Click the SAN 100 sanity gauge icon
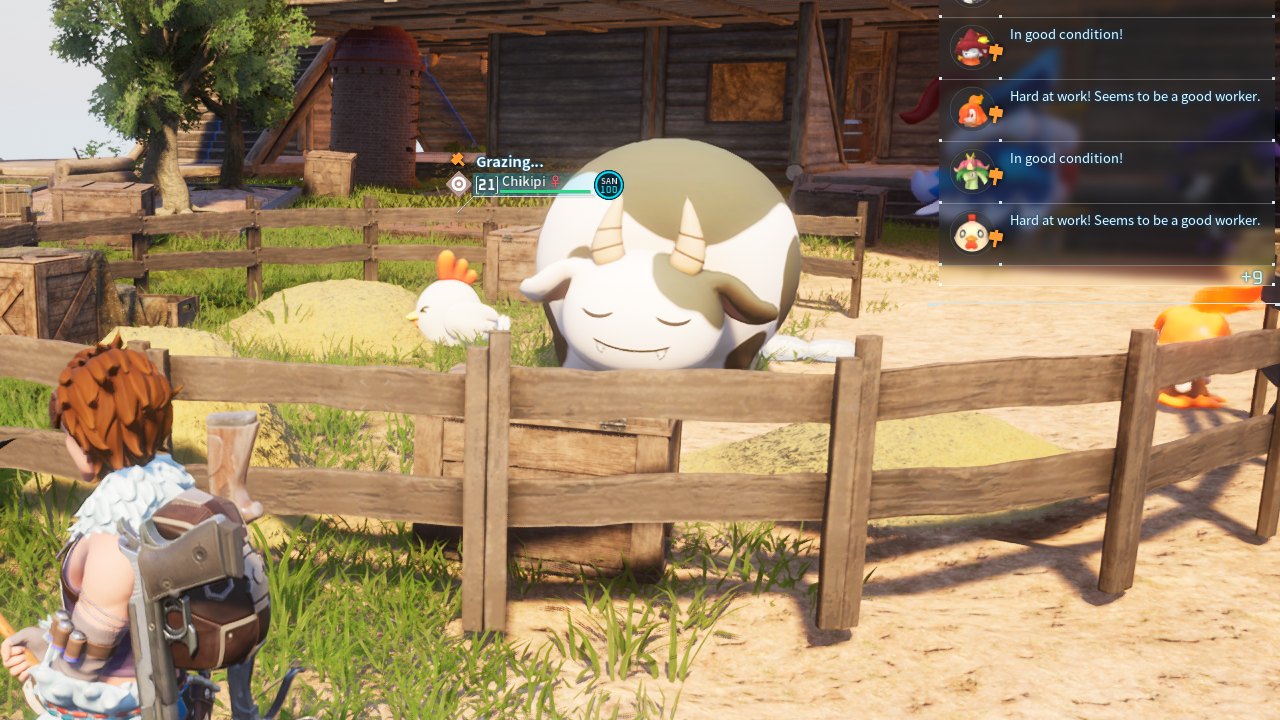 608,184
